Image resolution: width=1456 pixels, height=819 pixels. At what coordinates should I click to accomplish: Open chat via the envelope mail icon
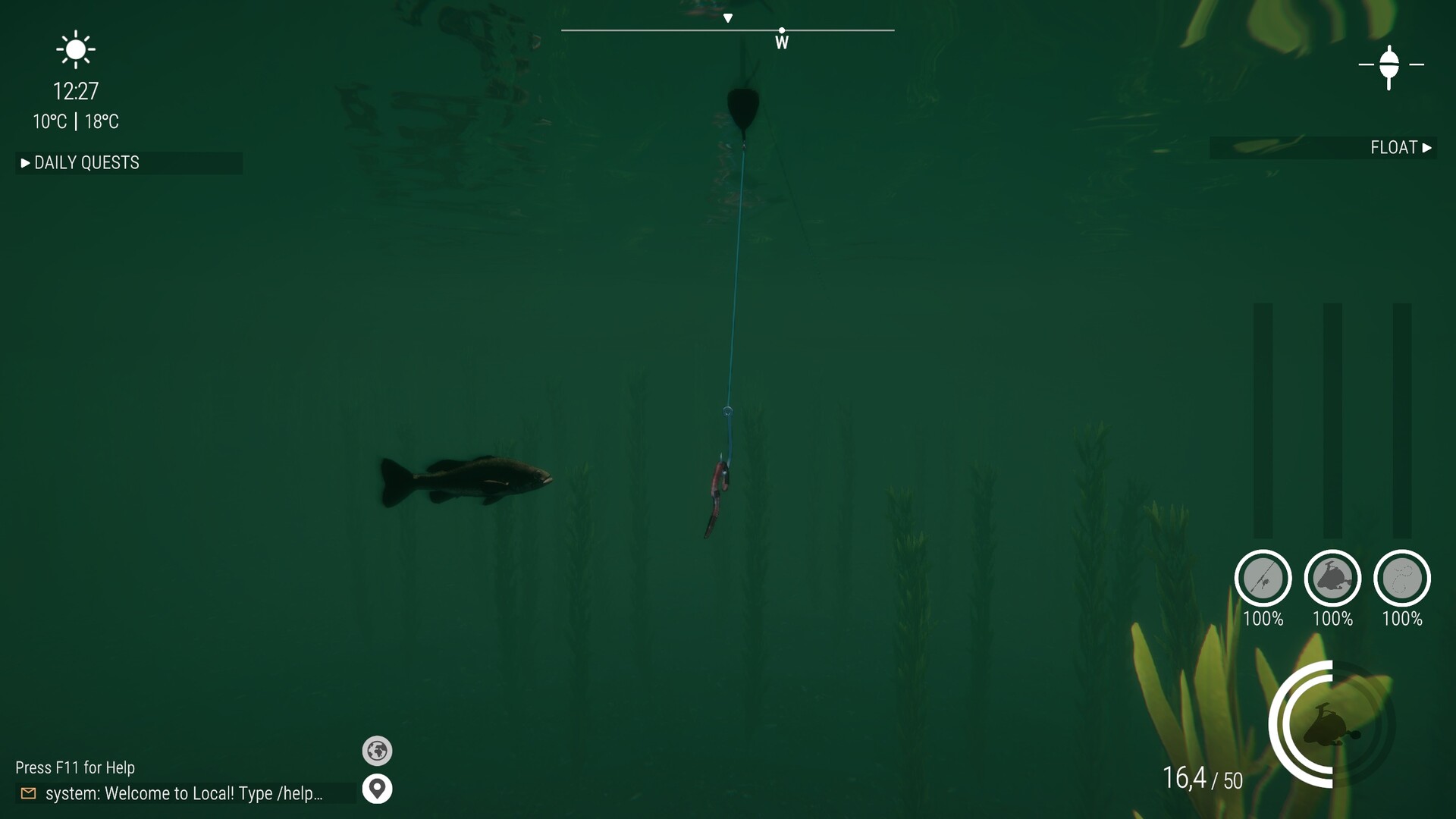pos(28,793)
